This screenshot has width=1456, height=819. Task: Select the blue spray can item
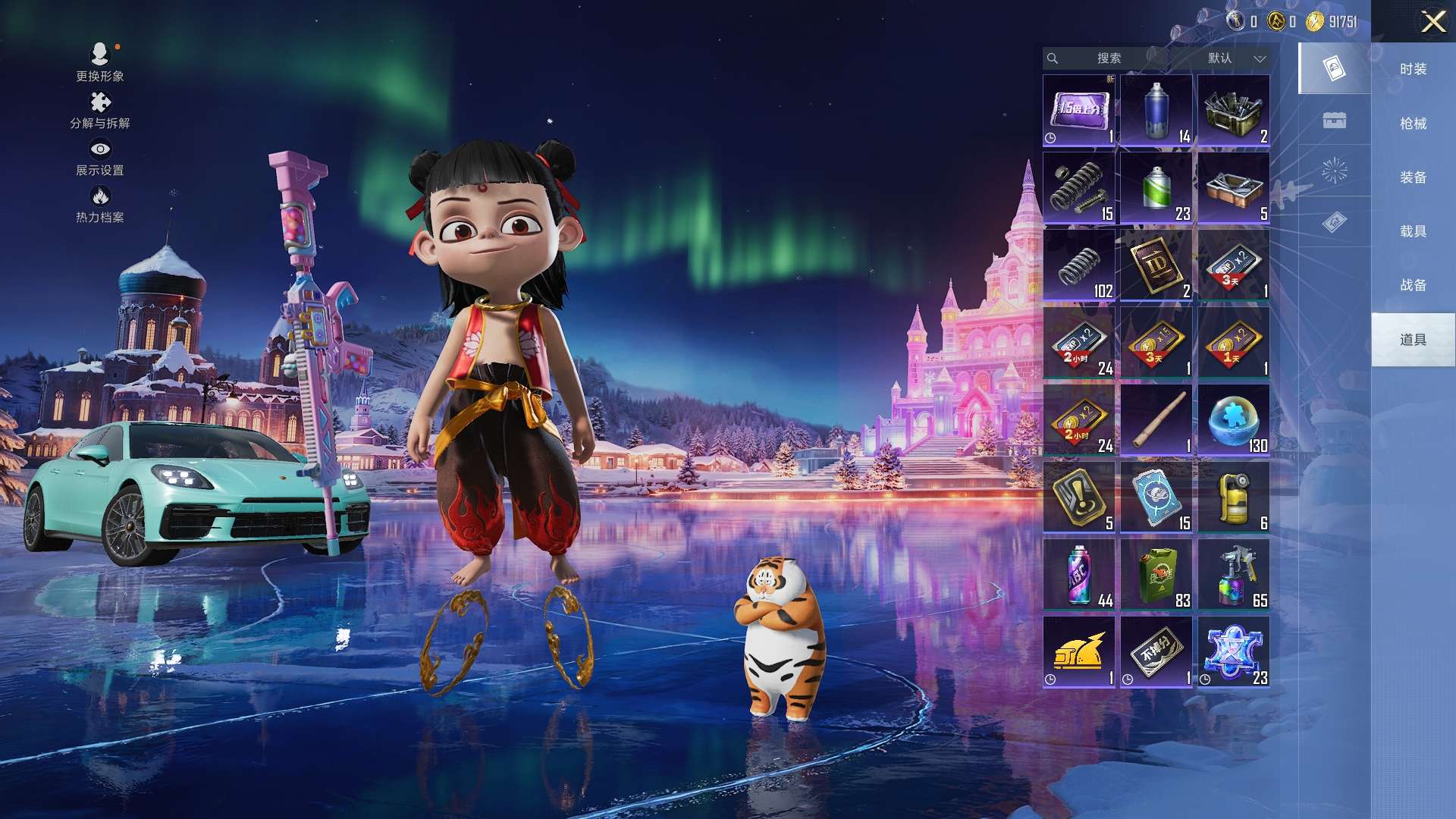pos(1156,111)
